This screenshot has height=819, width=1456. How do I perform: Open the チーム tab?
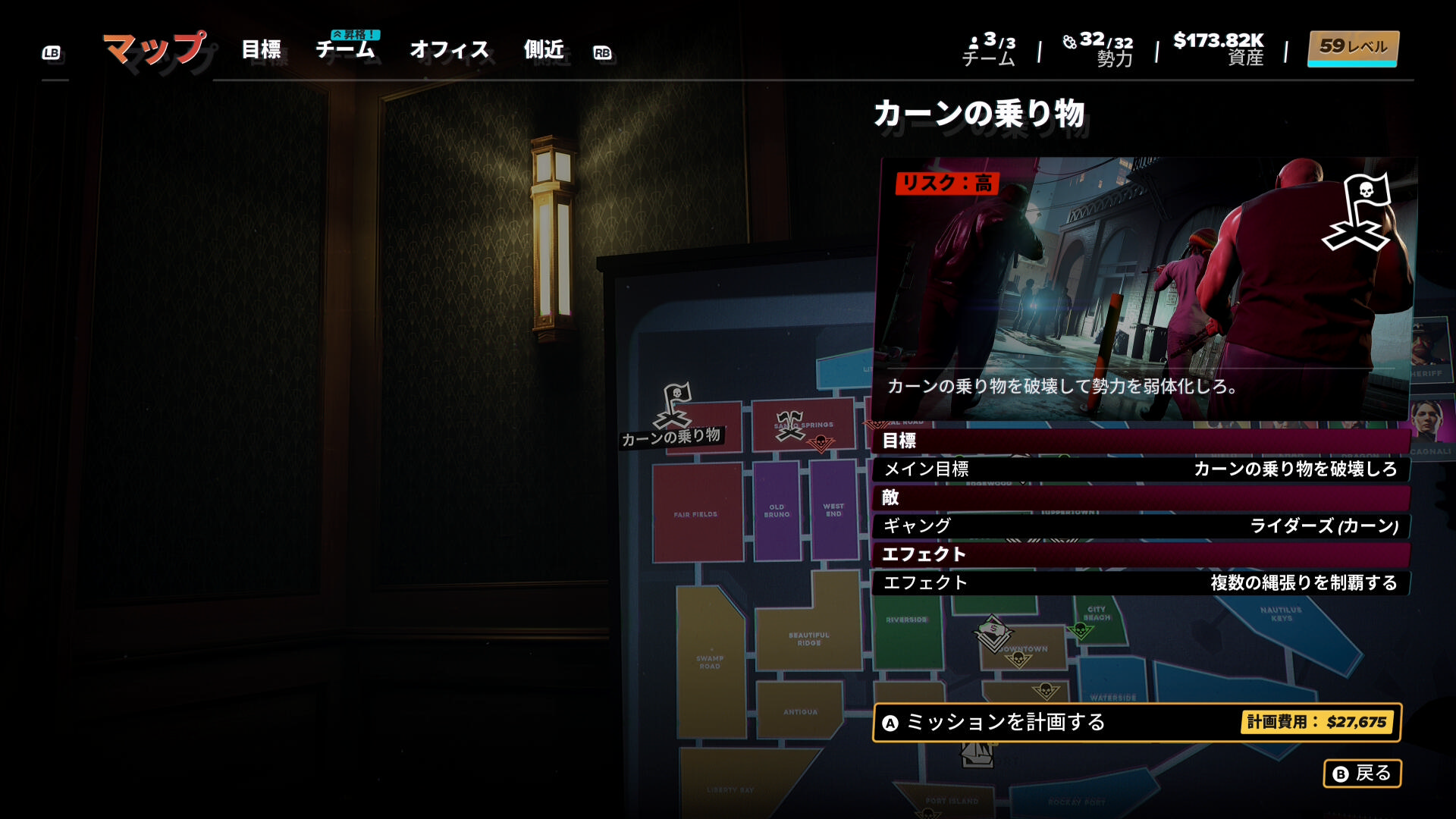pyautogui.click(x=345, y=50)
